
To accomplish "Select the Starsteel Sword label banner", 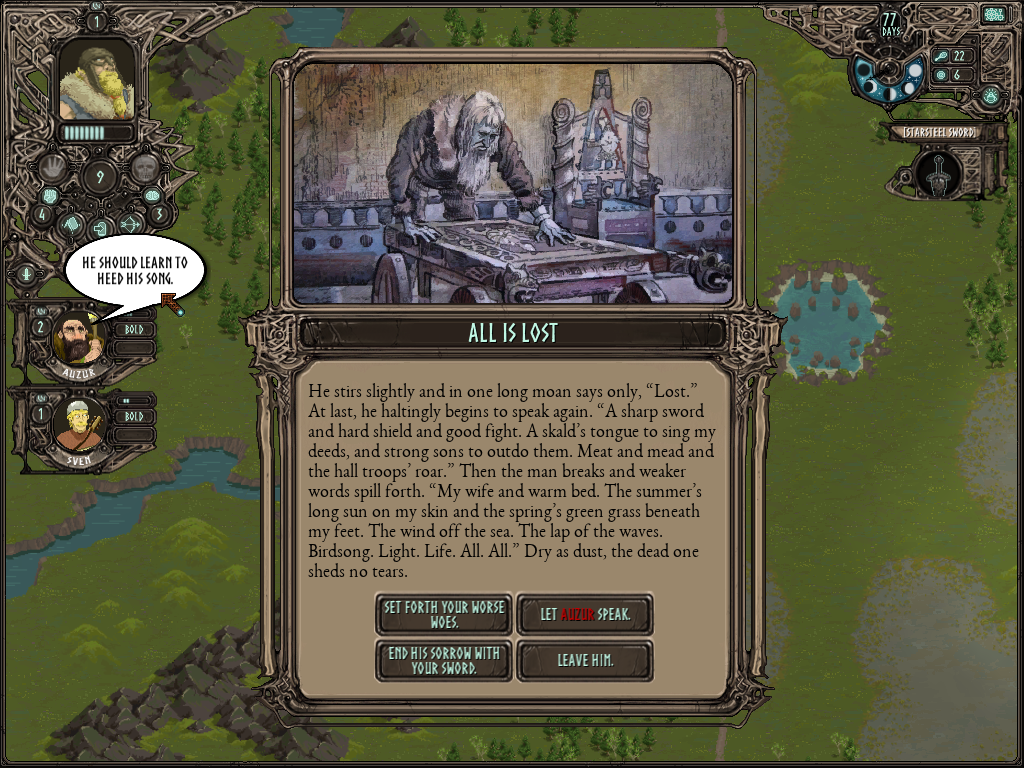I will coord(938,132).
